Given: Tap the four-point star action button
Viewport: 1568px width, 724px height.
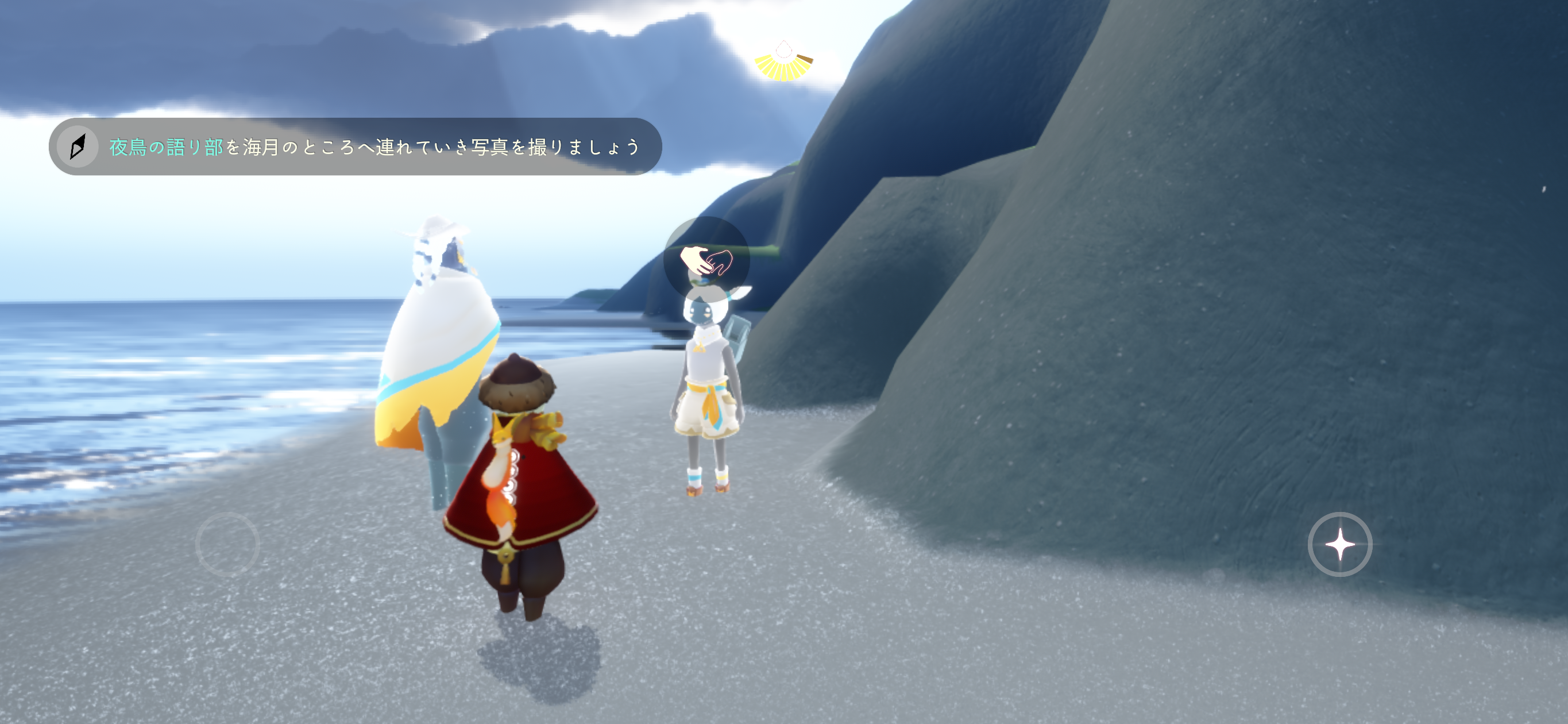Looking at the screenshot, I should (1339, 544).
